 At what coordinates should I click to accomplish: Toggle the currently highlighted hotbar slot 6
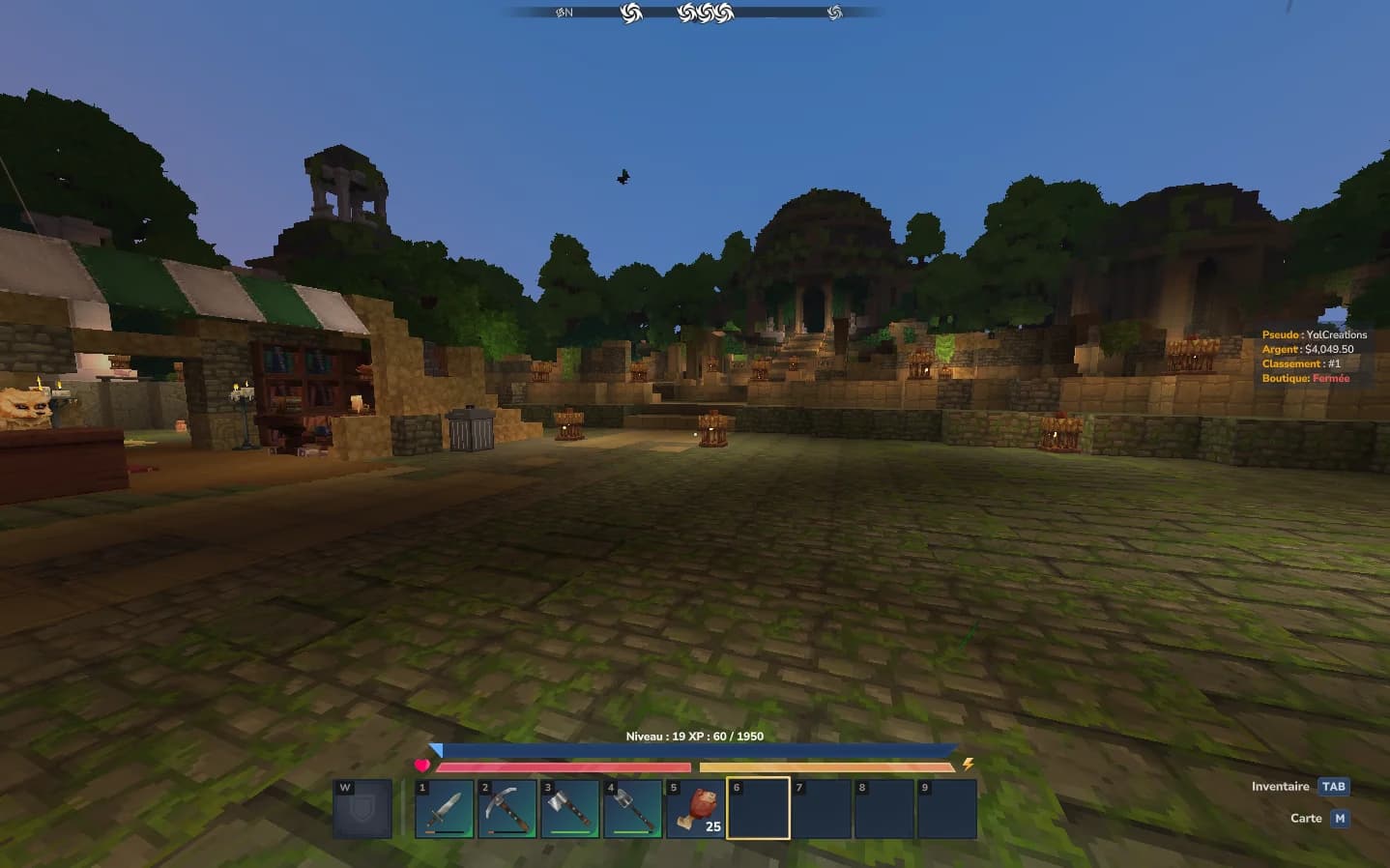(x=758, y=809)
